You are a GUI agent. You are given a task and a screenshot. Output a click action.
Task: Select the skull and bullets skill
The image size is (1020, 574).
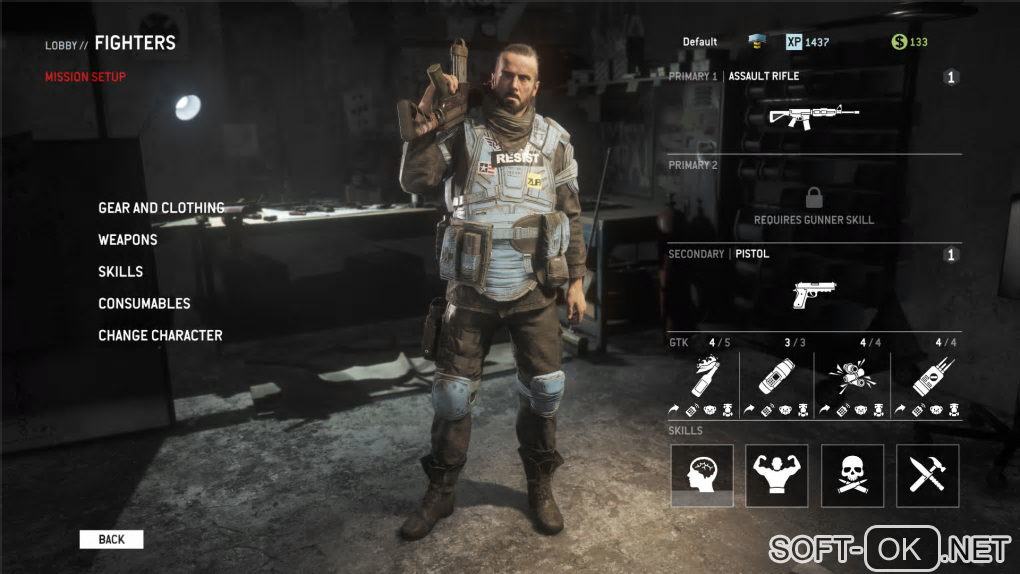click(x=852, y=475)
